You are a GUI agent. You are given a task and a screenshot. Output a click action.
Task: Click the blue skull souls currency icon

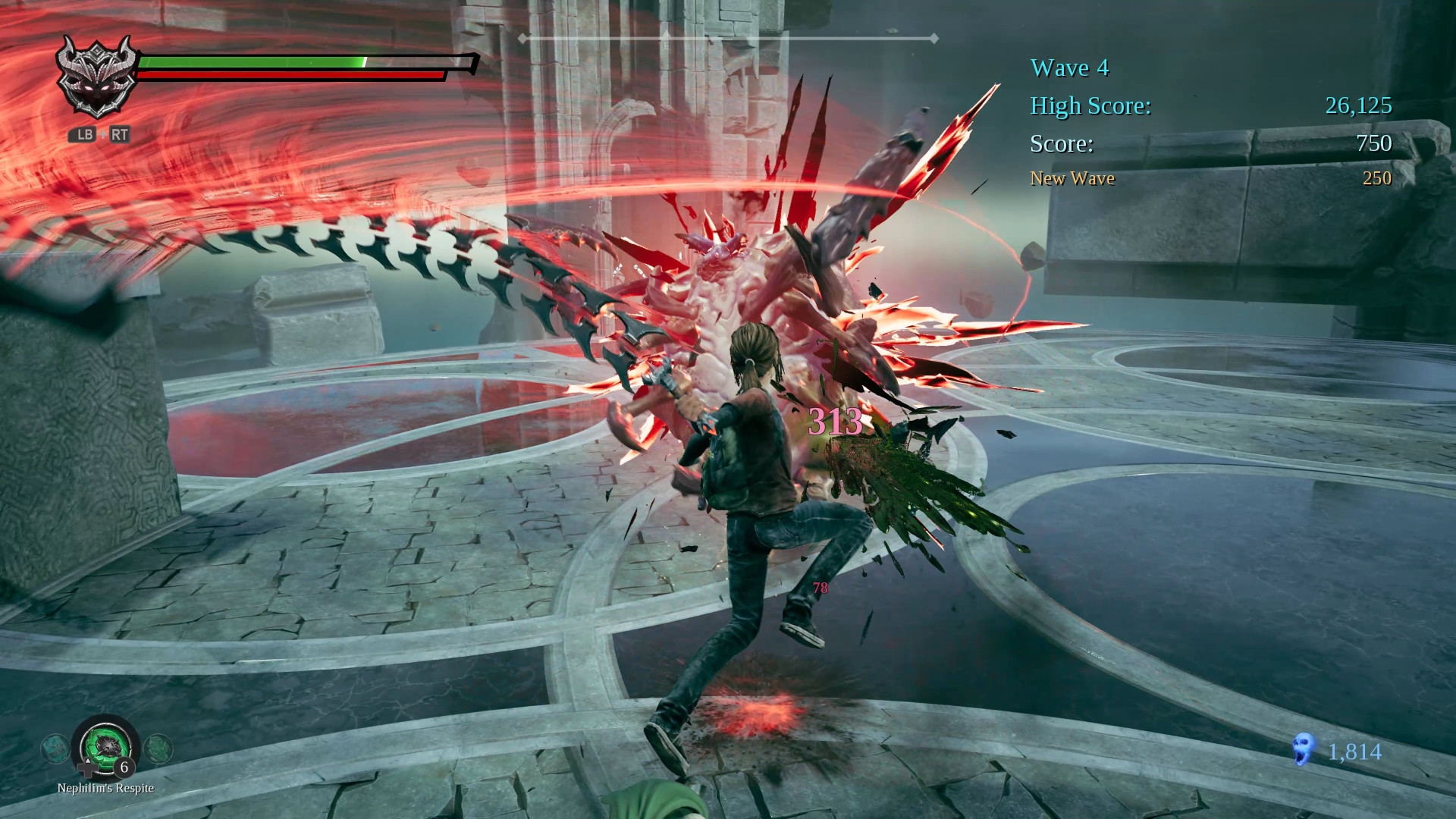tap(1303, 749)
